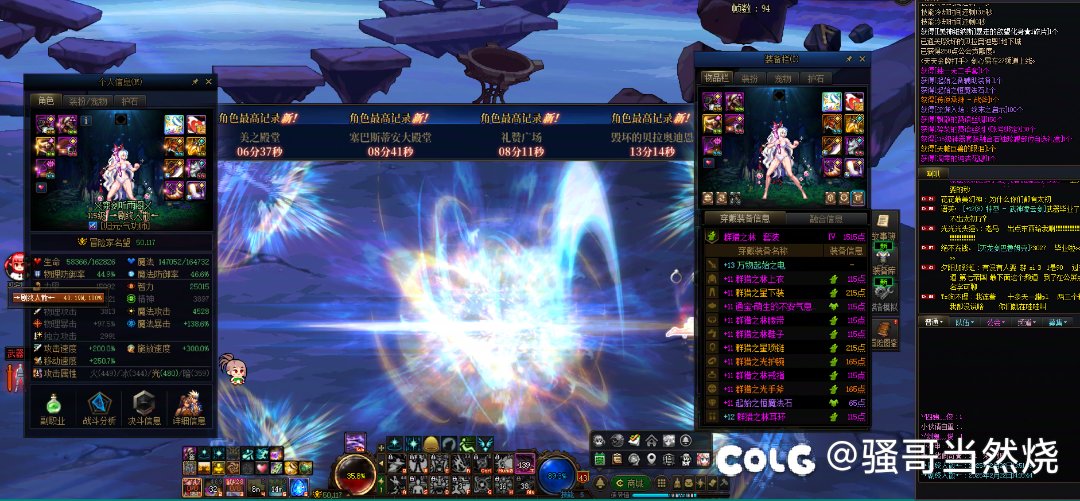
Task: Switch to the 装扮/宠物 tab in character info
Action: 88,100
